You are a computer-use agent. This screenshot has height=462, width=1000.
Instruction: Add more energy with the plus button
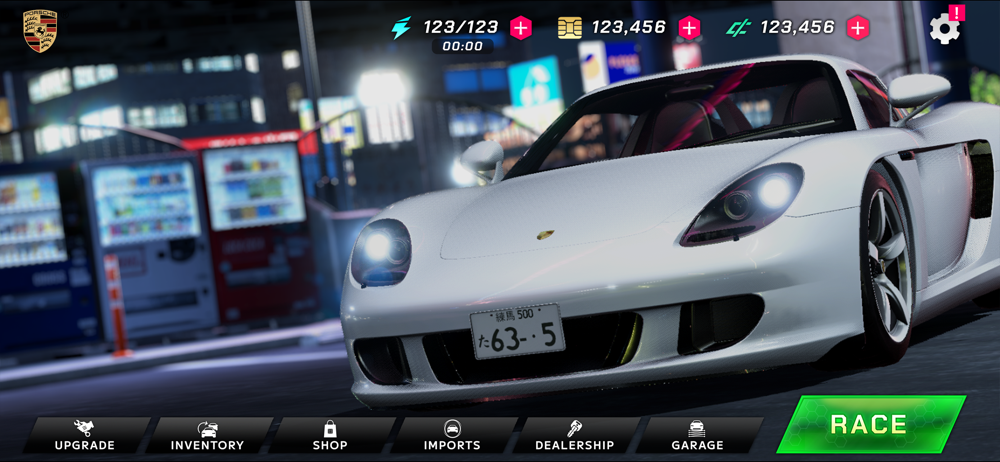pyautogui.click(x=521, y=28)
